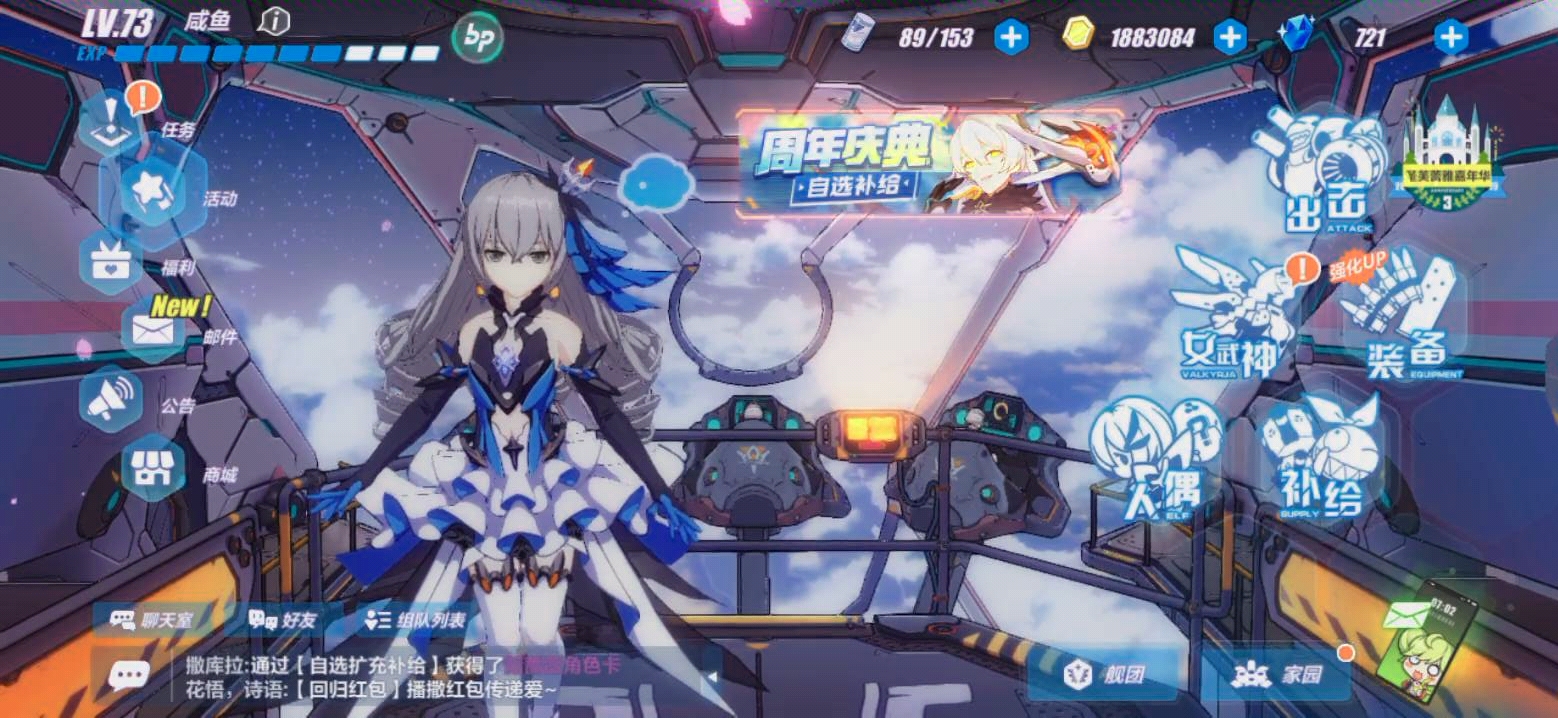The height and width of the screenshot is (718, 1558).
Task: Show player info via the i icon
Action: [x=274, y=21]
